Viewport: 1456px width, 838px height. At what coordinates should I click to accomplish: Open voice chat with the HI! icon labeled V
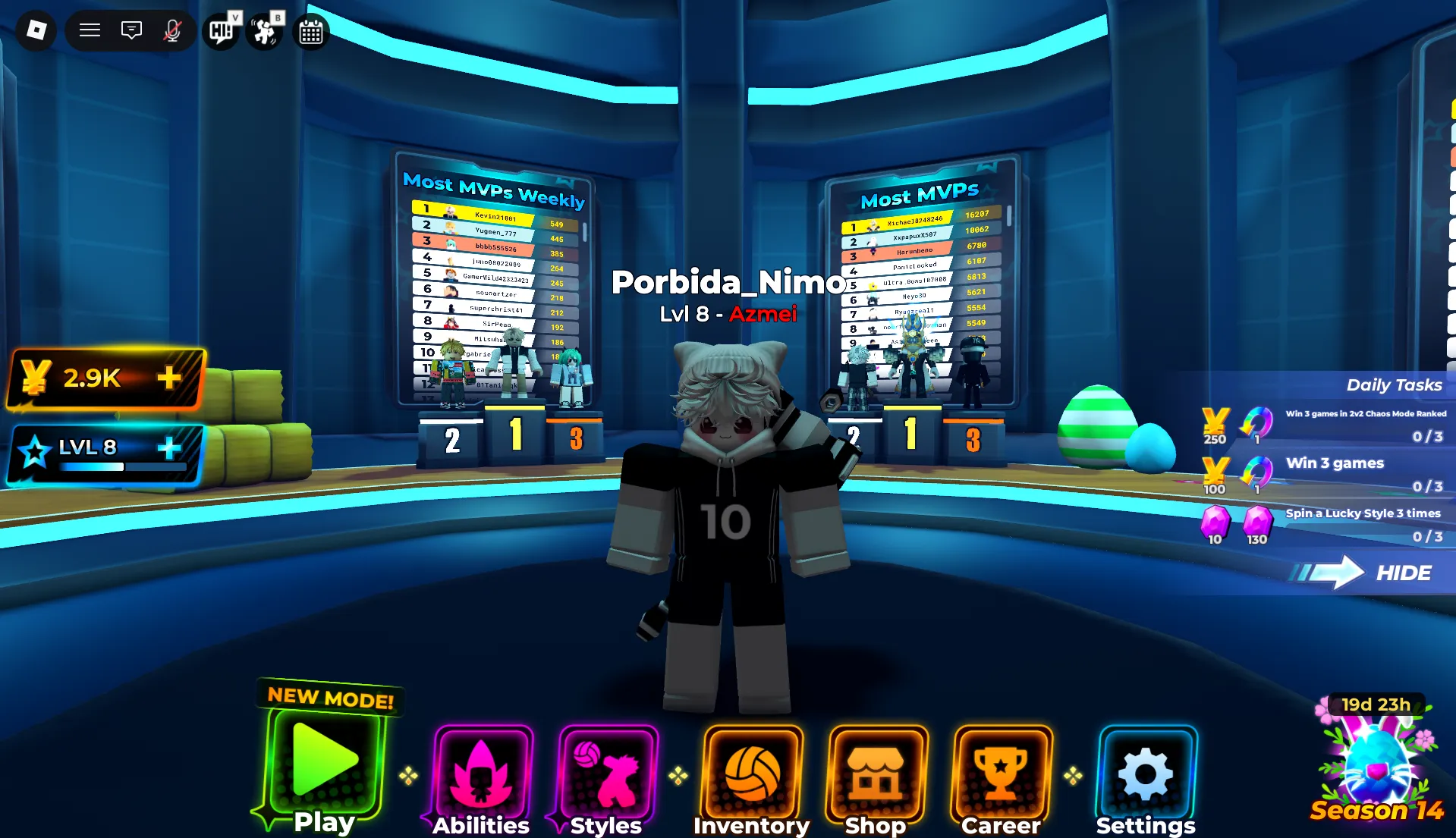tap(219, 31)
